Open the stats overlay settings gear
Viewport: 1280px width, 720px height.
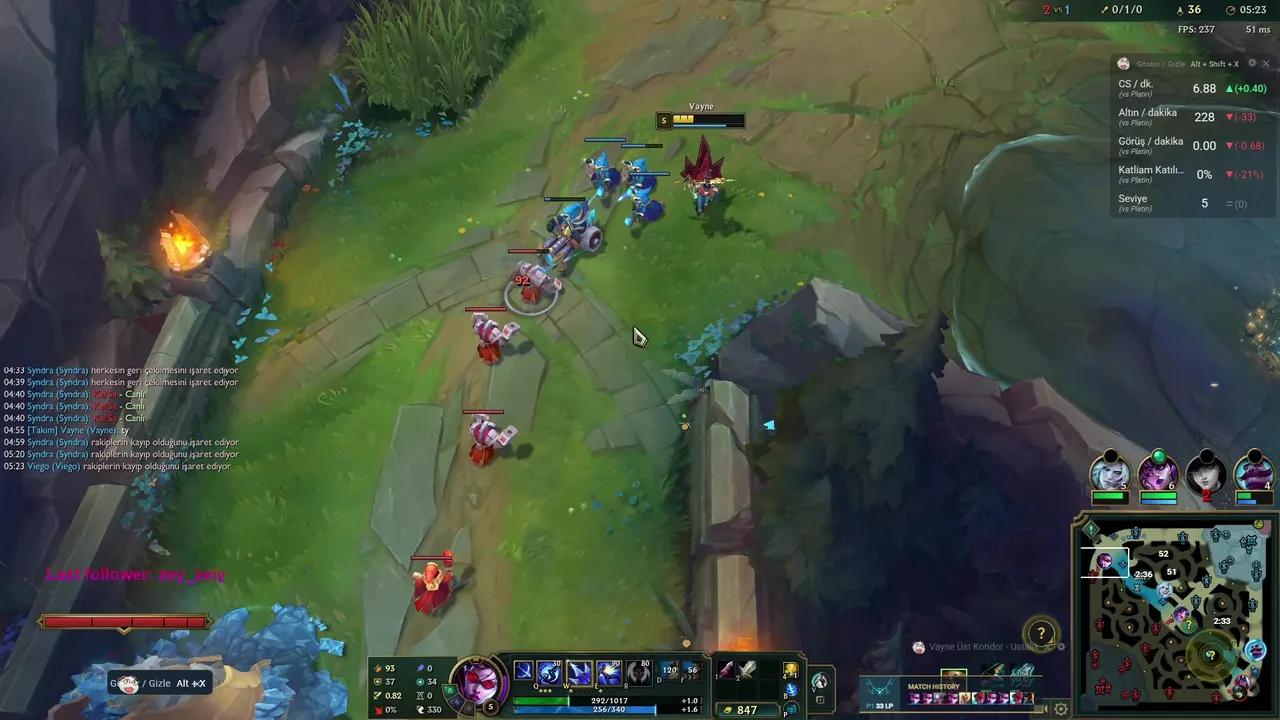(x=1252, y=63)
